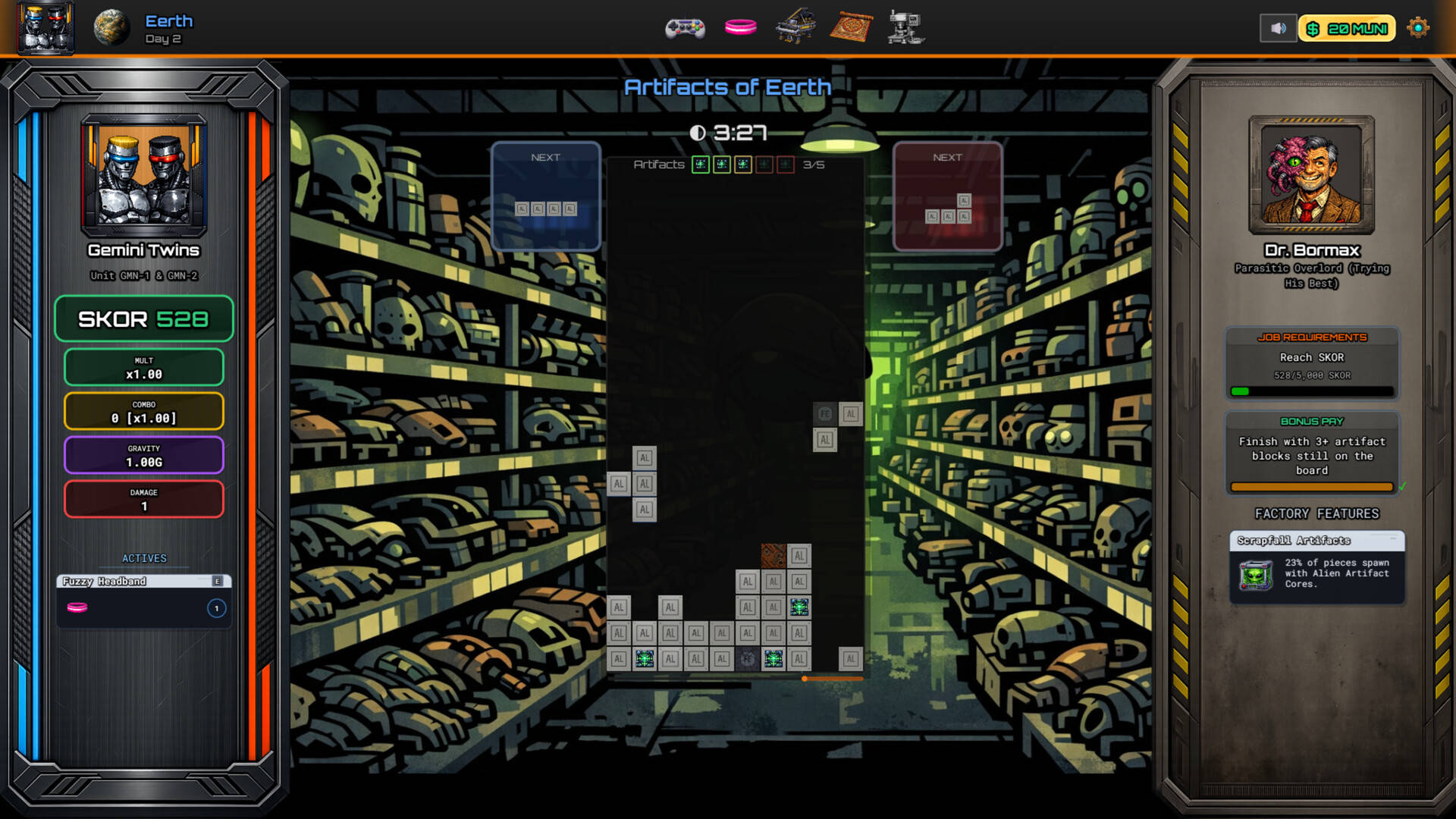The image size is (1456, 819).
Task: Click the 20 MUNI money counter
Action: [1348, 29]
